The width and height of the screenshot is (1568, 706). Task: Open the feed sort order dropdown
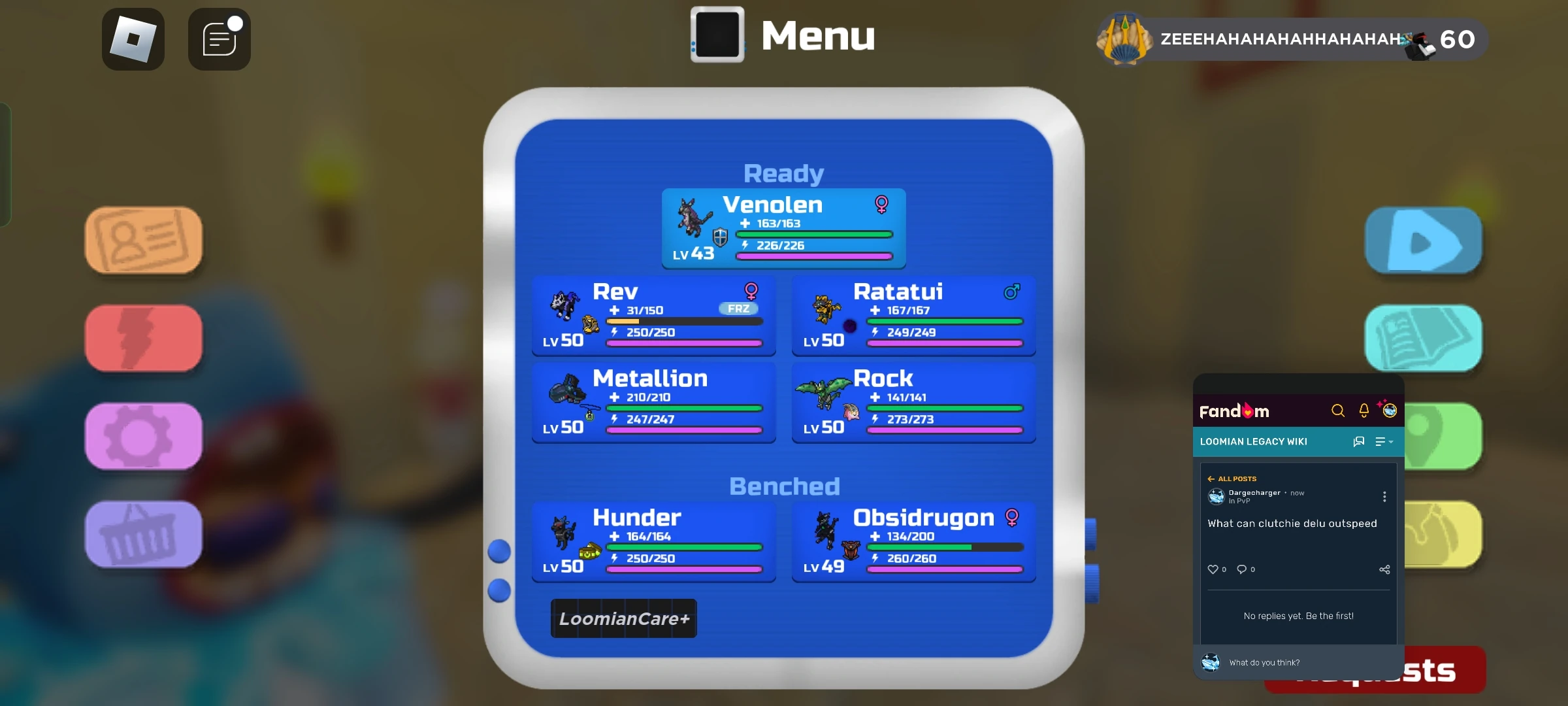click(x=1383, y=442)
